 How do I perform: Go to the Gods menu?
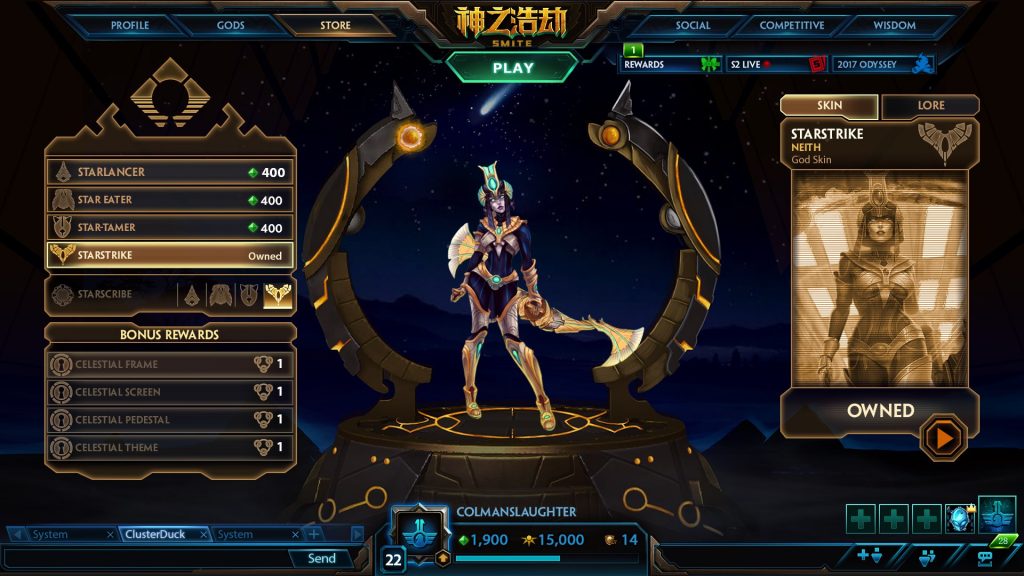(x=230, y=25)
